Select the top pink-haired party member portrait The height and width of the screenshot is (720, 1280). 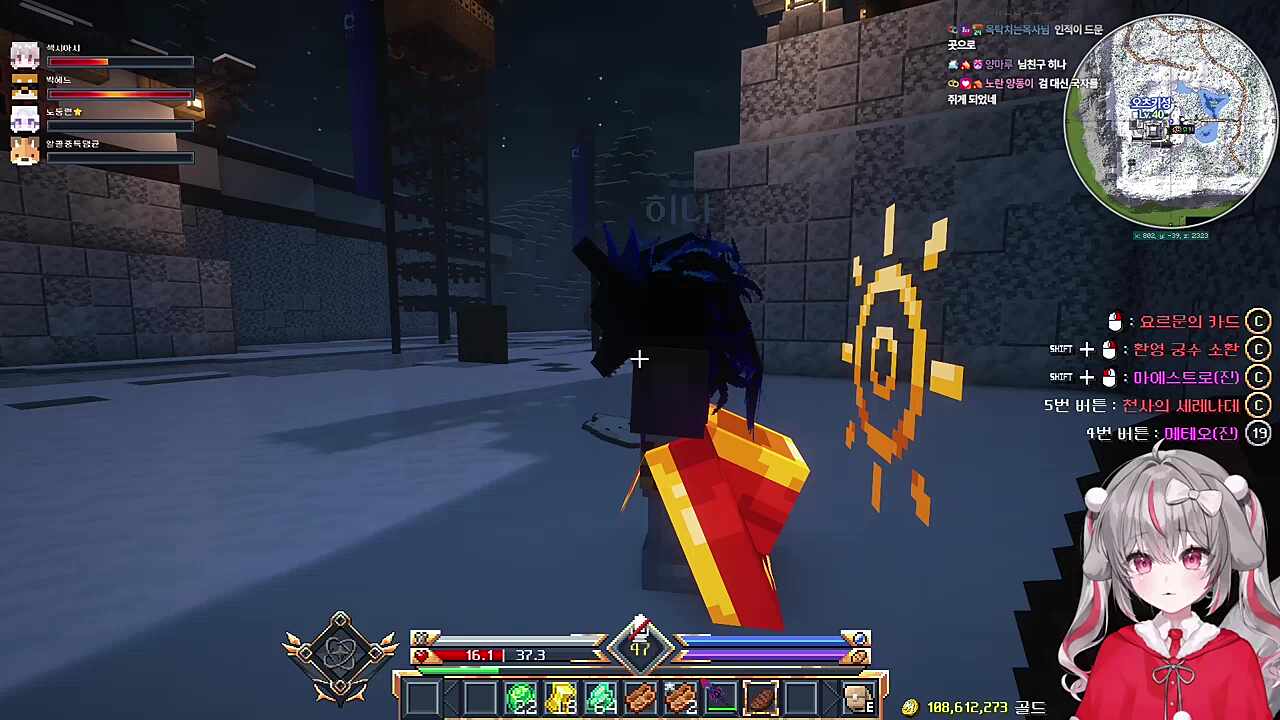(25, 56)
